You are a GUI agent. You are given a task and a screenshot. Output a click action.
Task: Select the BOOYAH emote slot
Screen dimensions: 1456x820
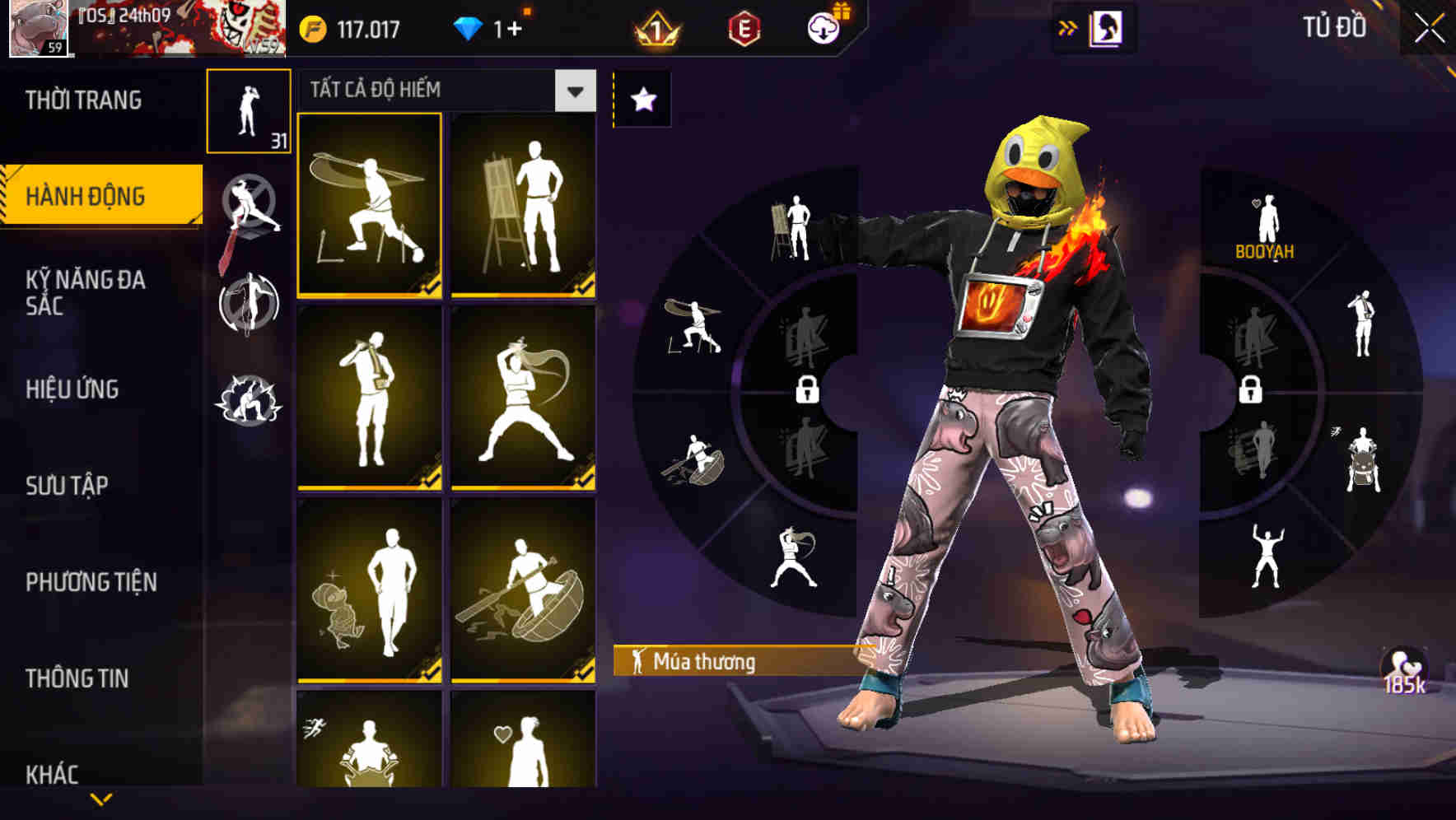click(1267, 218)
